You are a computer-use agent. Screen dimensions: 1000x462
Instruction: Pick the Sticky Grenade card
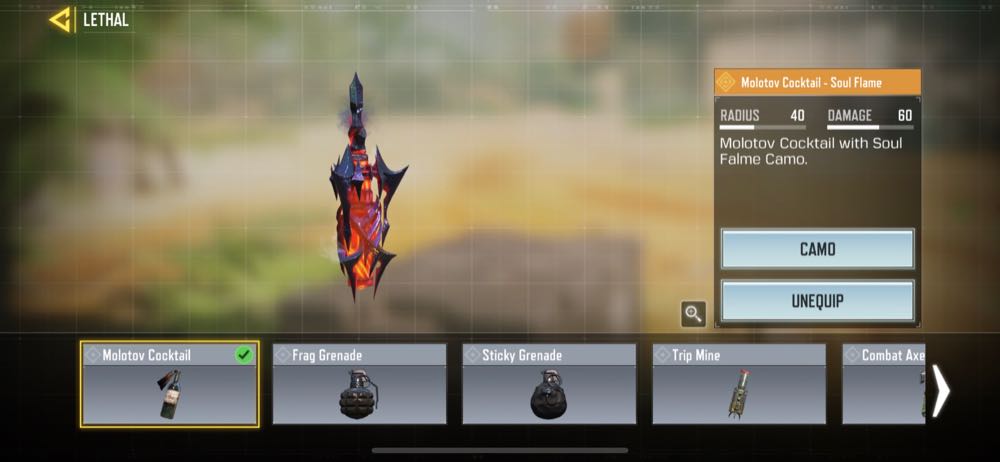(549, 385)
